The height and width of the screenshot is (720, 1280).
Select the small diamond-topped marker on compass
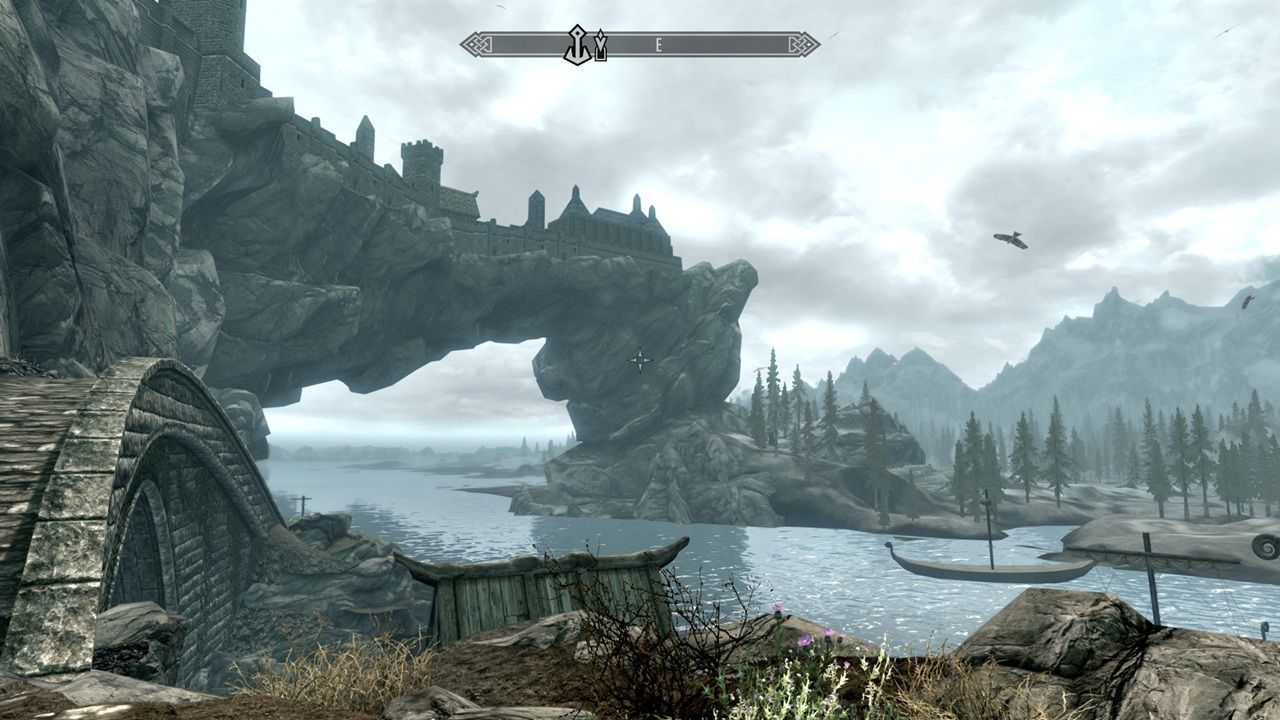[600, 46]
